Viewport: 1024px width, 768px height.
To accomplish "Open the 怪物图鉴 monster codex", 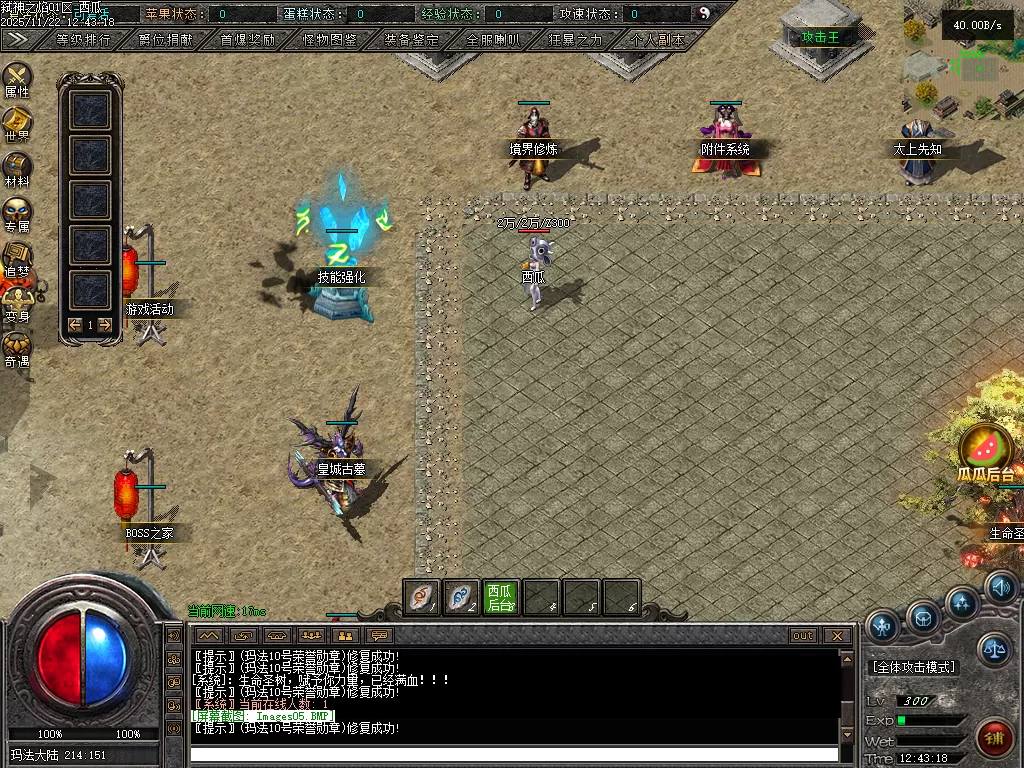I will point(330,40).
